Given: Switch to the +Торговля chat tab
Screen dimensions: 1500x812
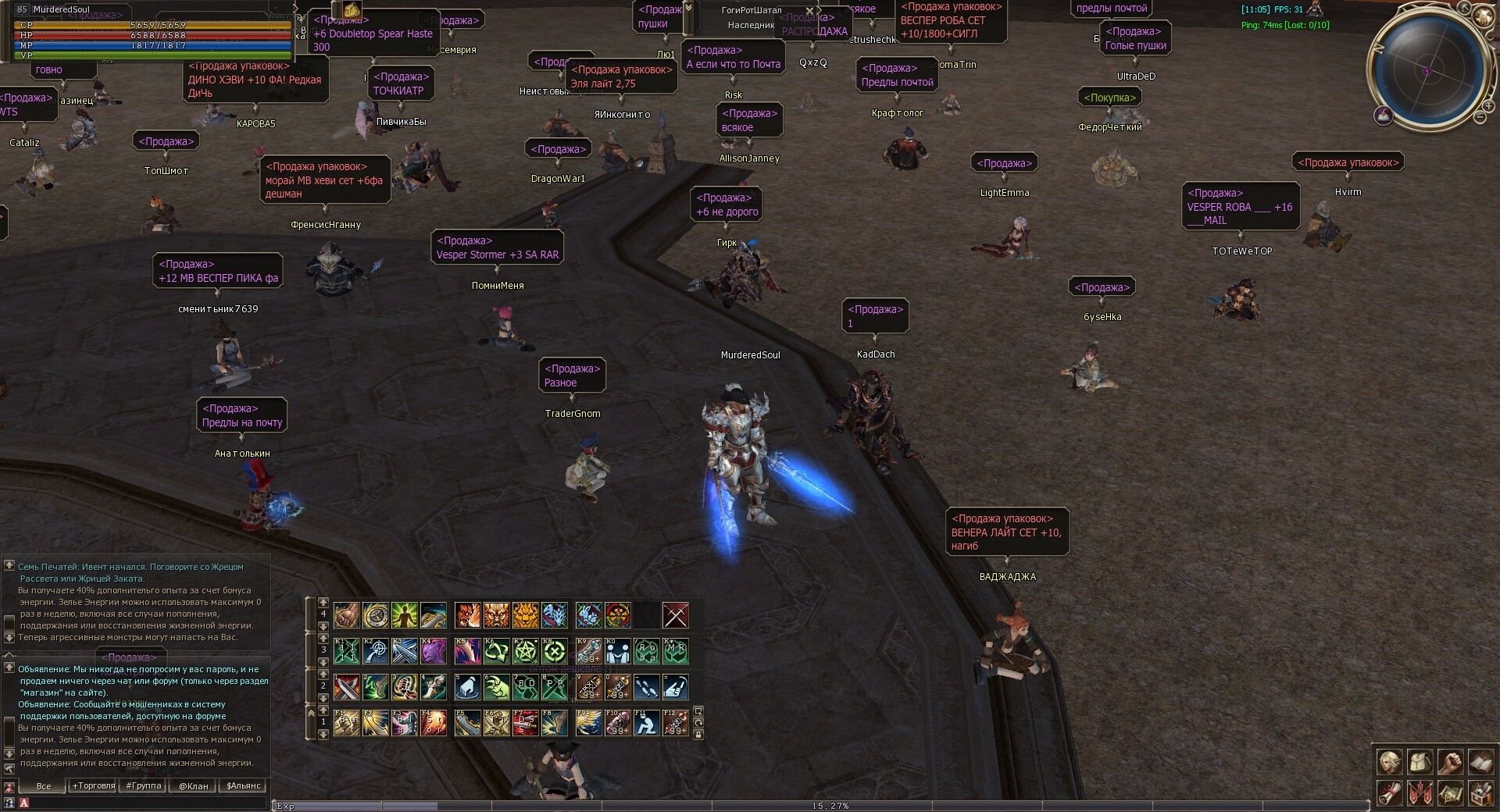Looking at the screenshot, I should pos(94,786).
